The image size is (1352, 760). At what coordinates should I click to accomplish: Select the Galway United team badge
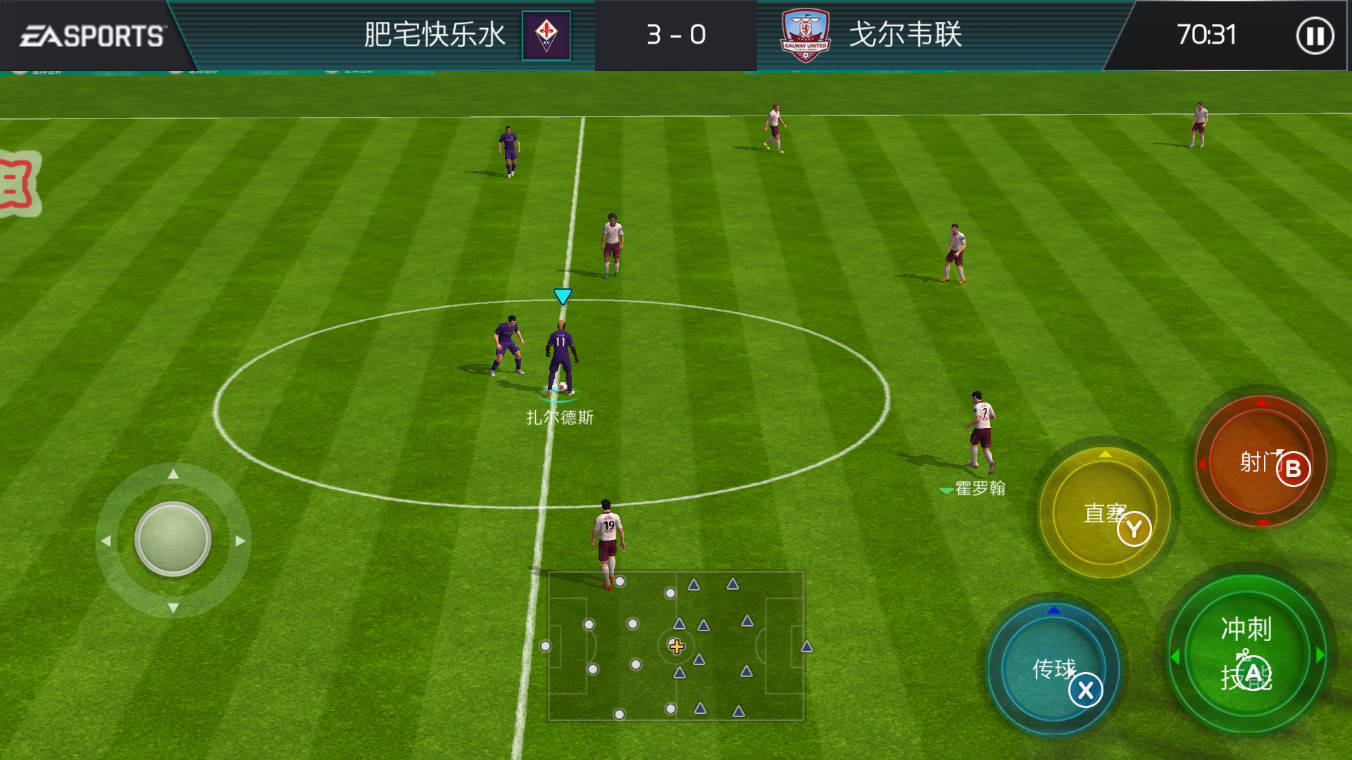tap(807, 35)
